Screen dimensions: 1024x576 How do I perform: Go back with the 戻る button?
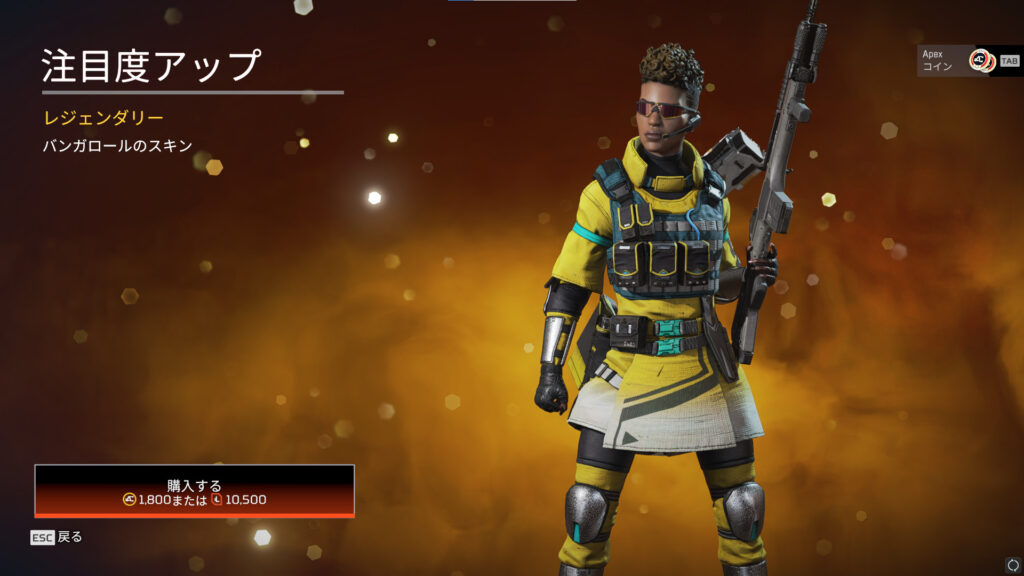point(57,537)
